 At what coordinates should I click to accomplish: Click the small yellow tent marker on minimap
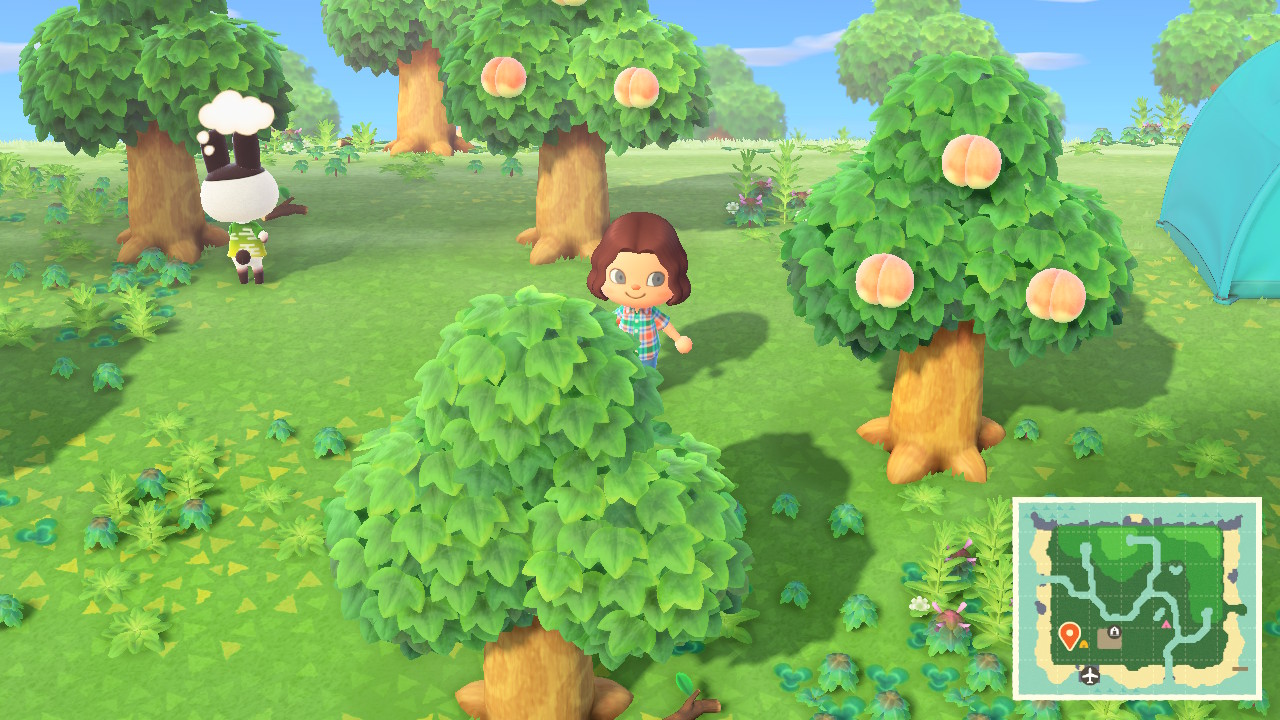pyautogui.click(x=1083, y=644)
